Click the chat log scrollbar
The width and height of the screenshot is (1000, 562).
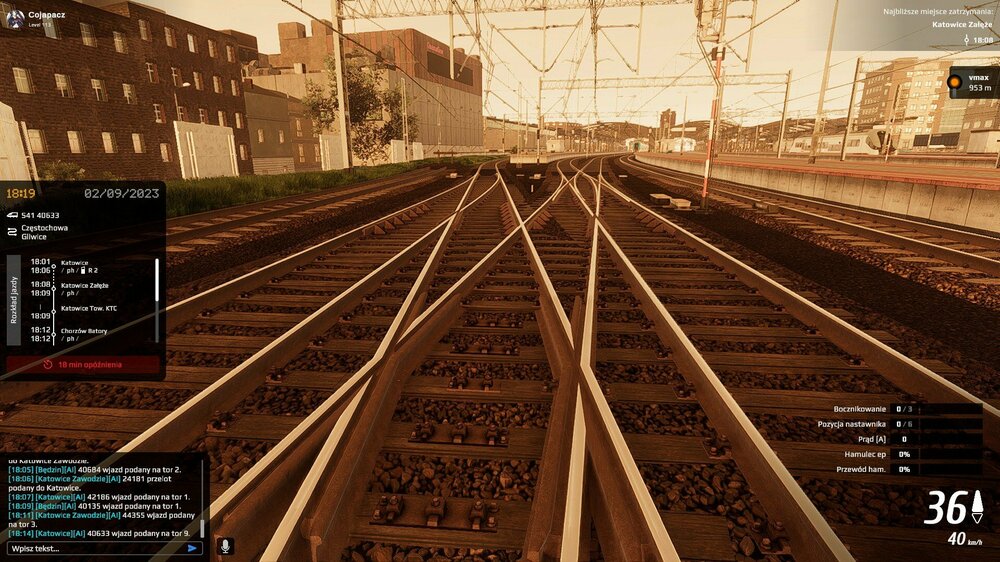point(203,525)
